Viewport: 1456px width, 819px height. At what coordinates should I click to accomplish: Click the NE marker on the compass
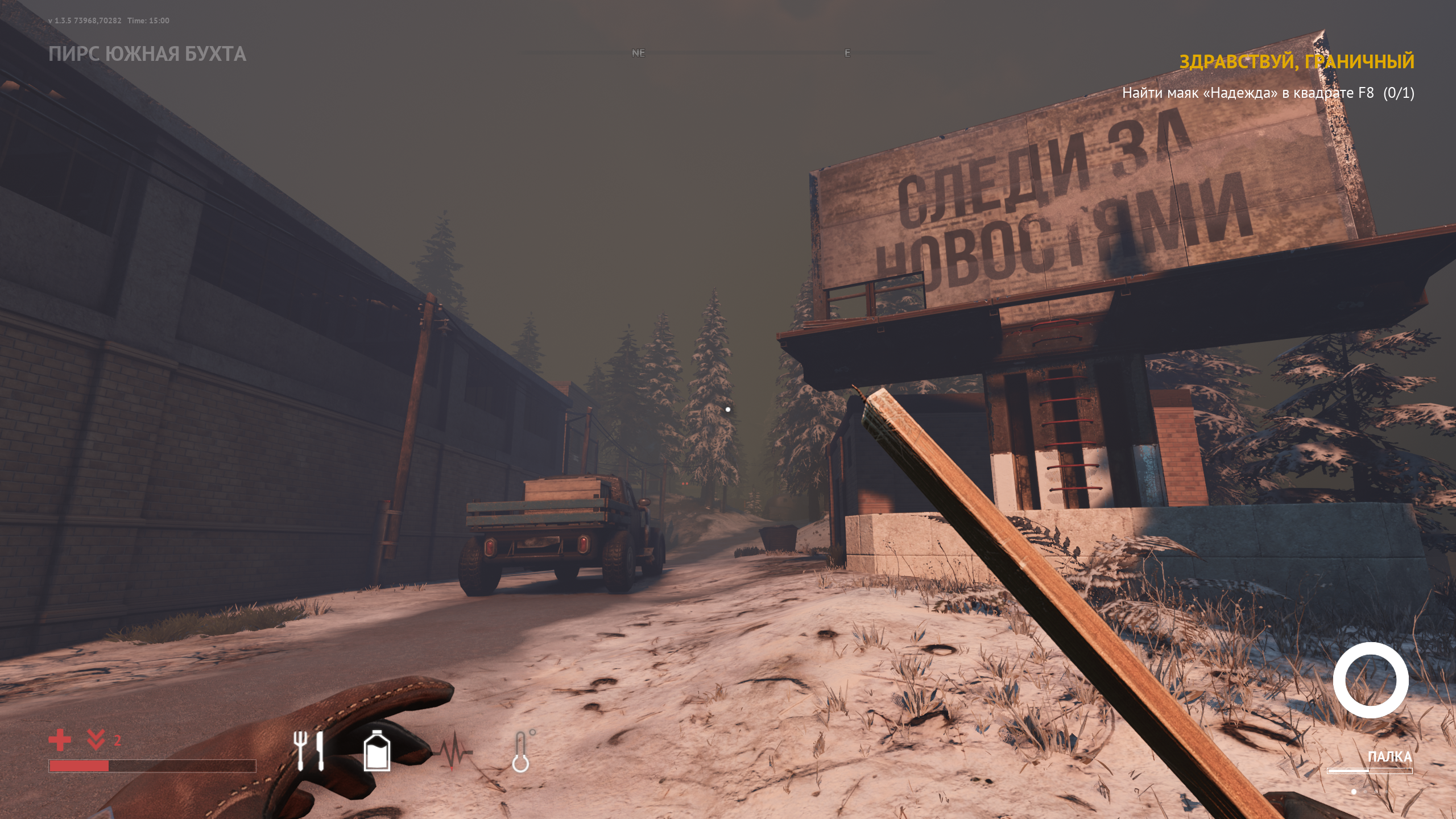click(x=638, y=53)
